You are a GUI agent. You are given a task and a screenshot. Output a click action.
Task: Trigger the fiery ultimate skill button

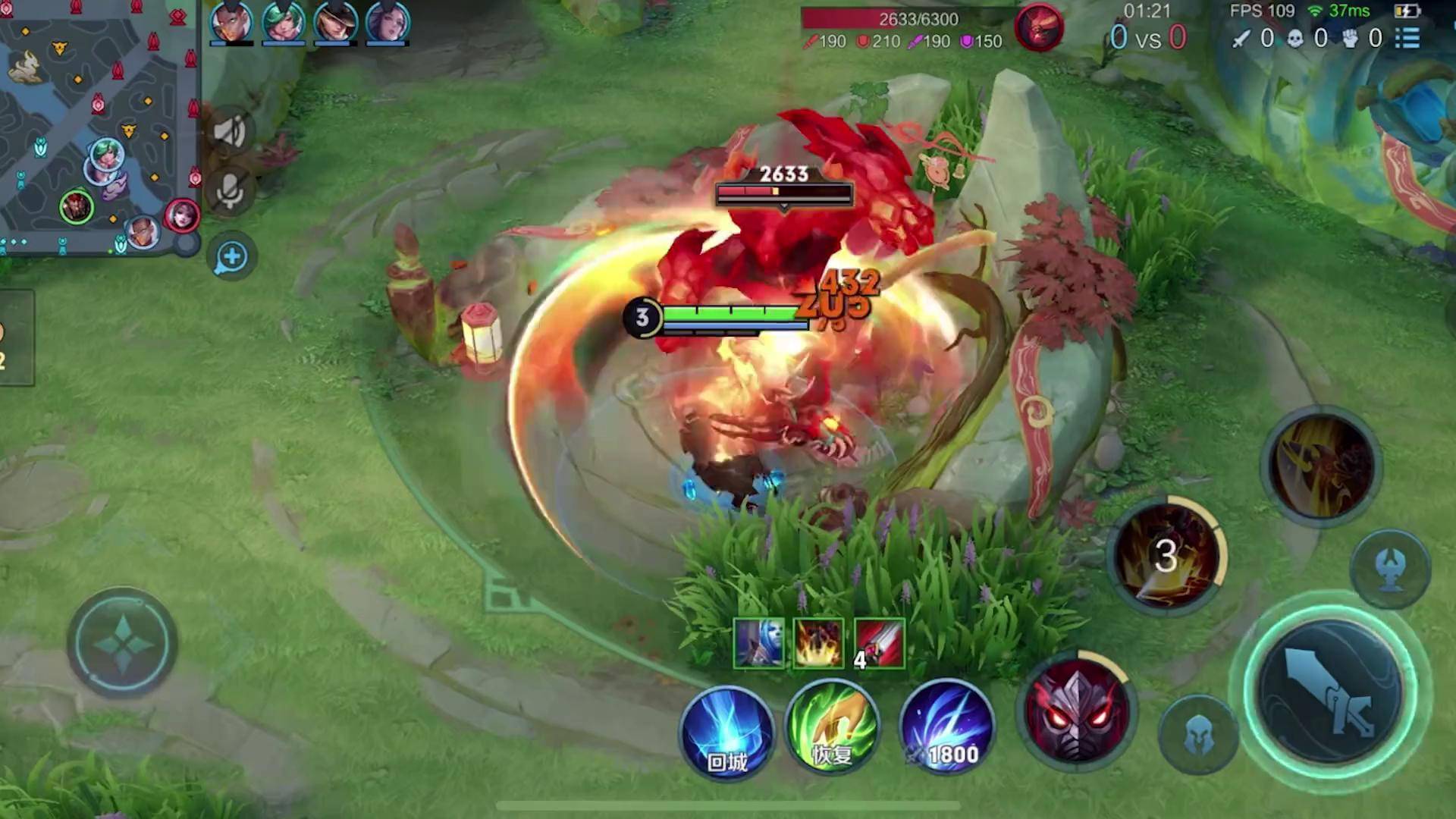1322,466
